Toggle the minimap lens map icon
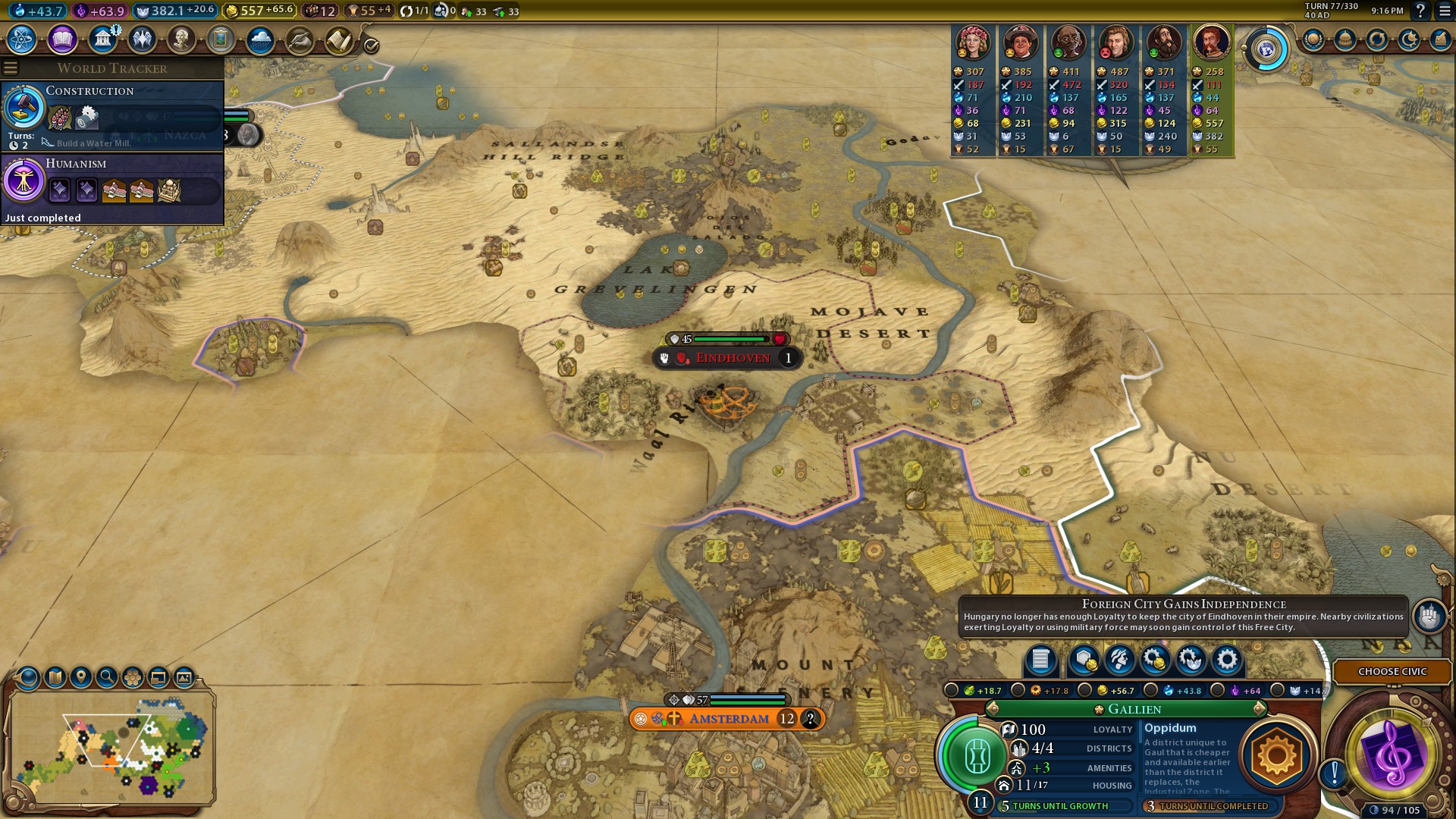This screenshot has width=1456, height=819. point(55,677)
